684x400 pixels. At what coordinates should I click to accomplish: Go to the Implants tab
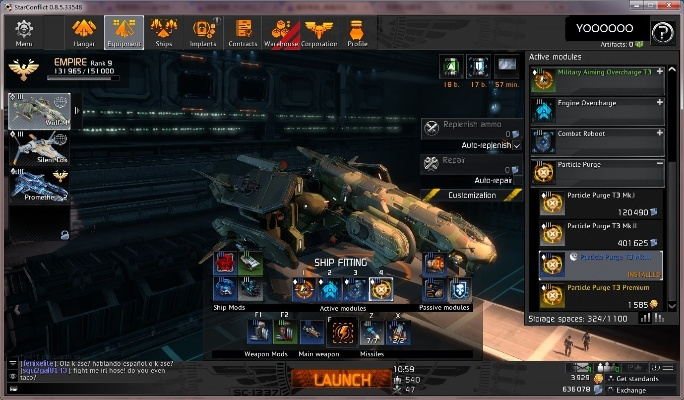pos(204,32)
